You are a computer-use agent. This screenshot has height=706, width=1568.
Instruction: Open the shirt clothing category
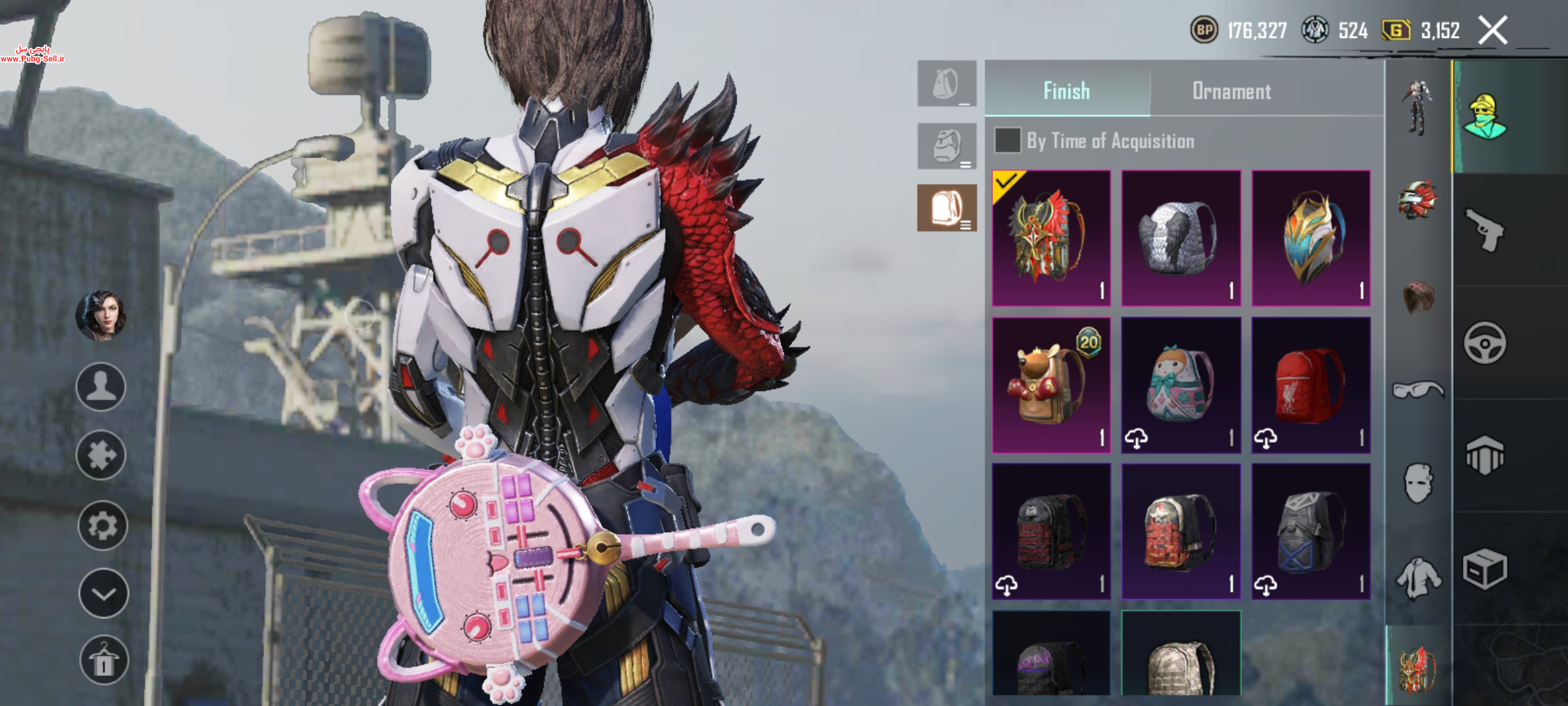(1418, 577)
